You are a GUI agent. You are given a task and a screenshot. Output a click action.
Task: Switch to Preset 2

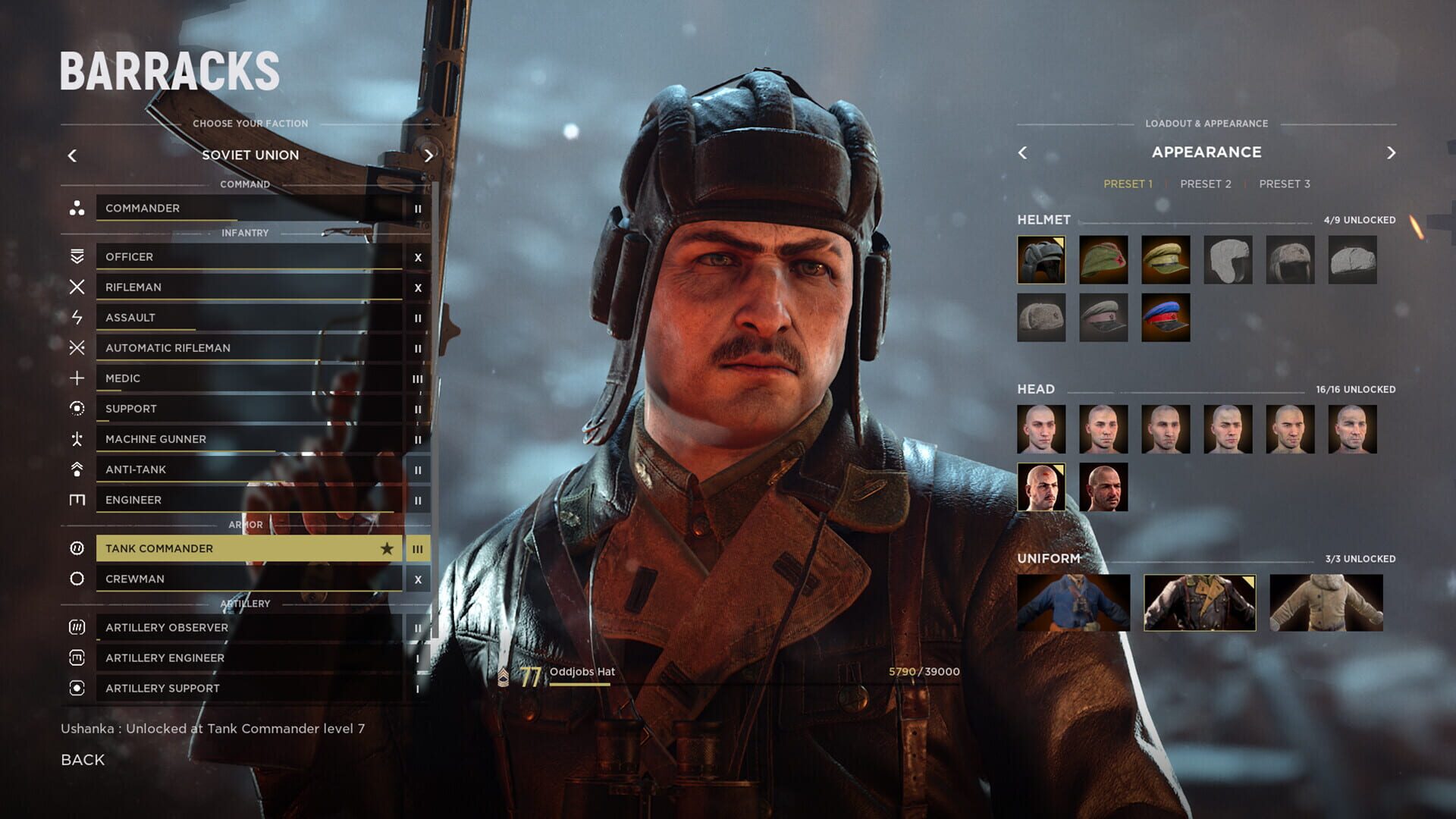pos(1206,183)
